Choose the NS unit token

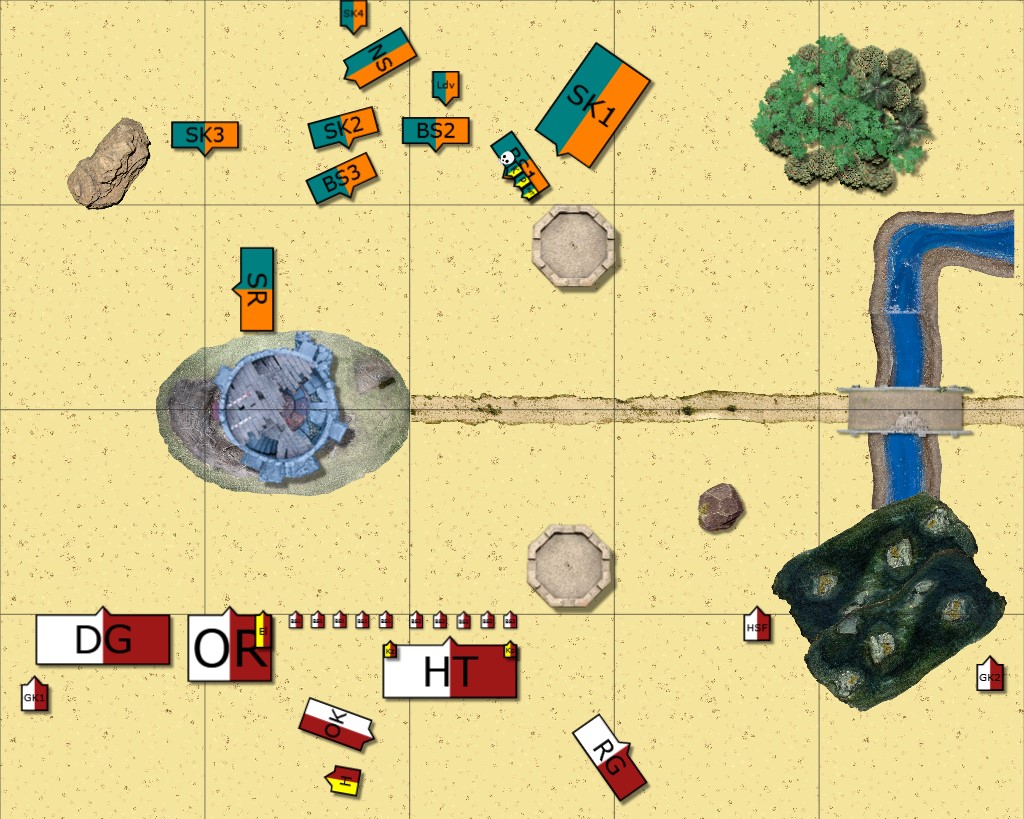point(379,57)
